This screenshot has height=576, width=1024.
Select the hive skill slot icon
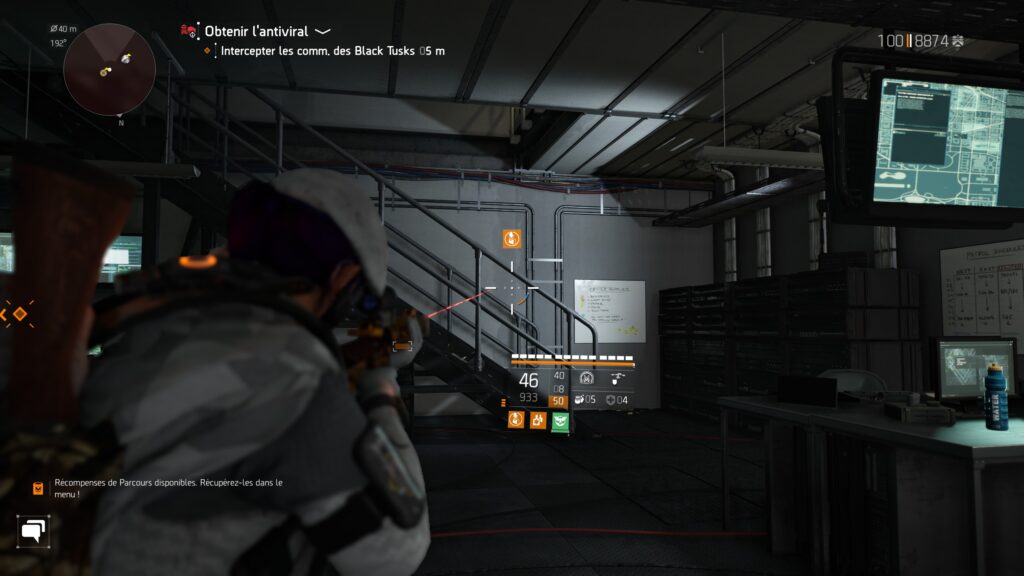(587, 378)
